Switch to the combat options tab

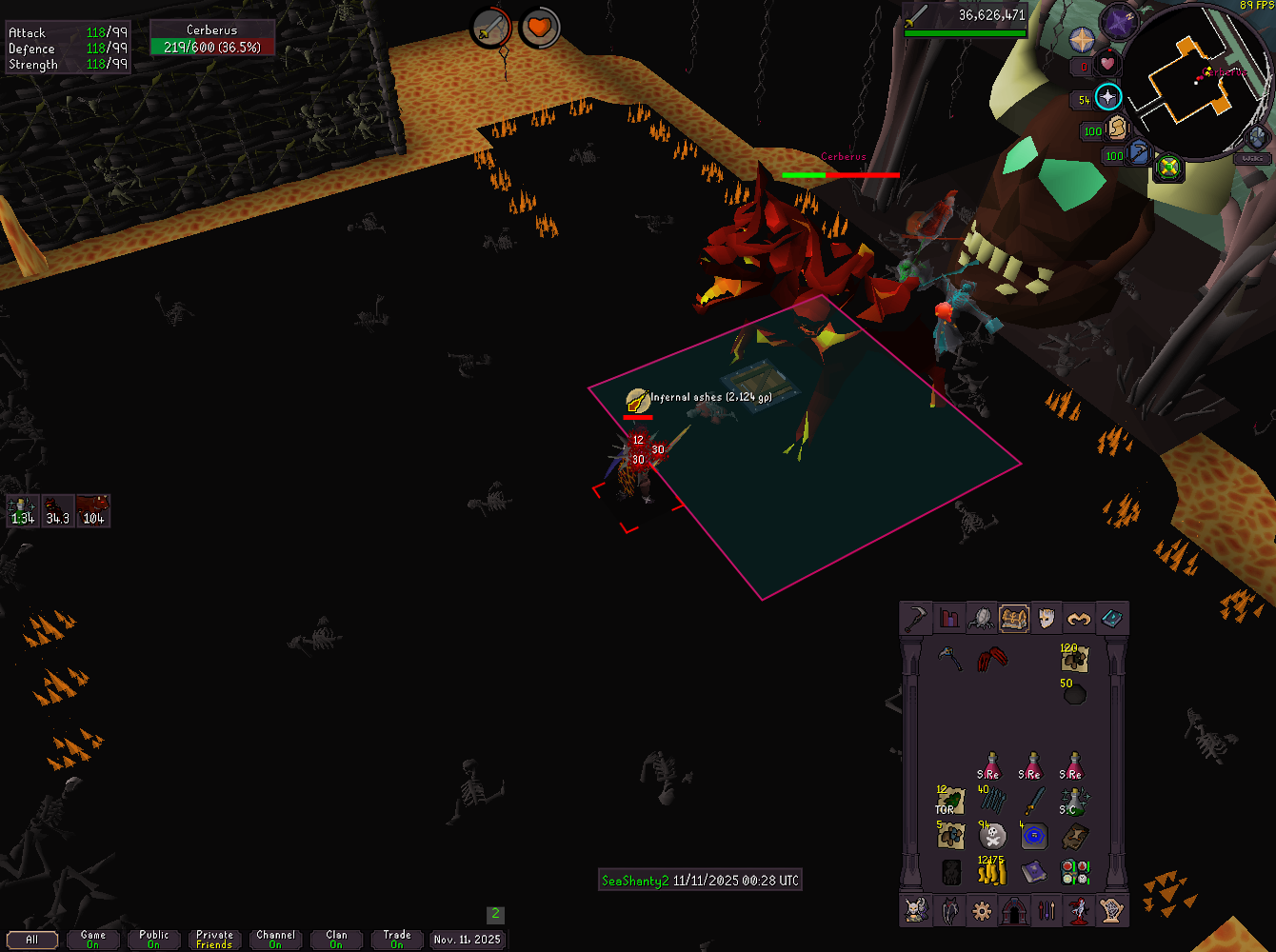(x=916, y=619)
